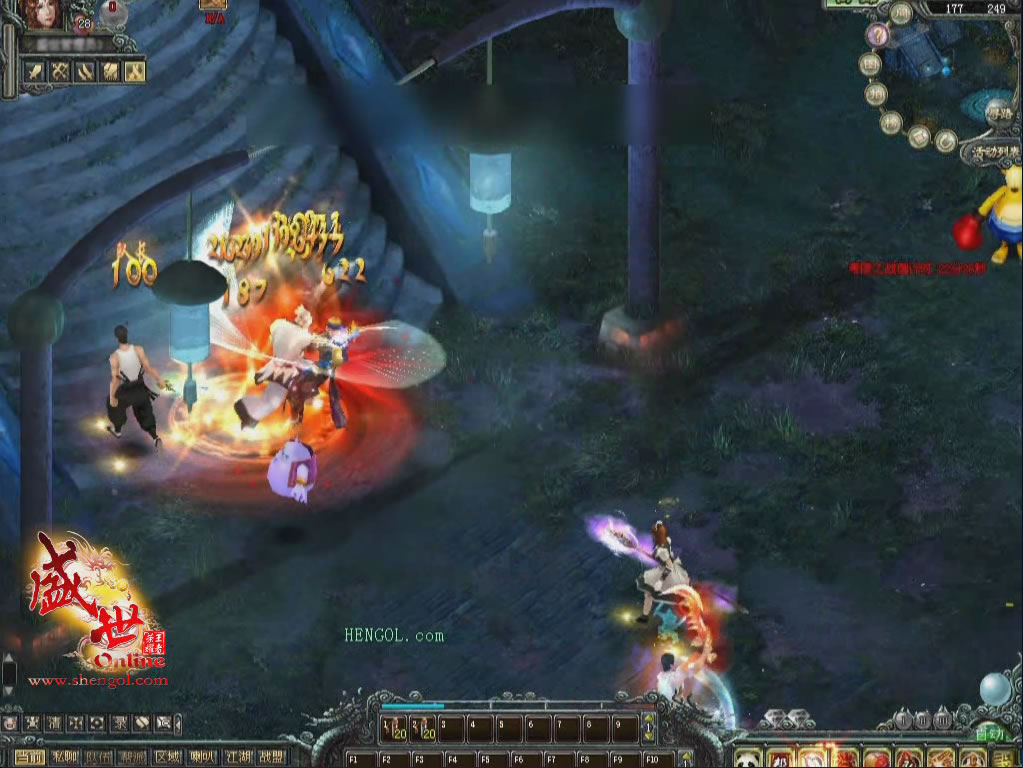Switch to the 当前 chat channel tab
The width and height of the screenshot is (1023, 768).
(x=29, y=758)
